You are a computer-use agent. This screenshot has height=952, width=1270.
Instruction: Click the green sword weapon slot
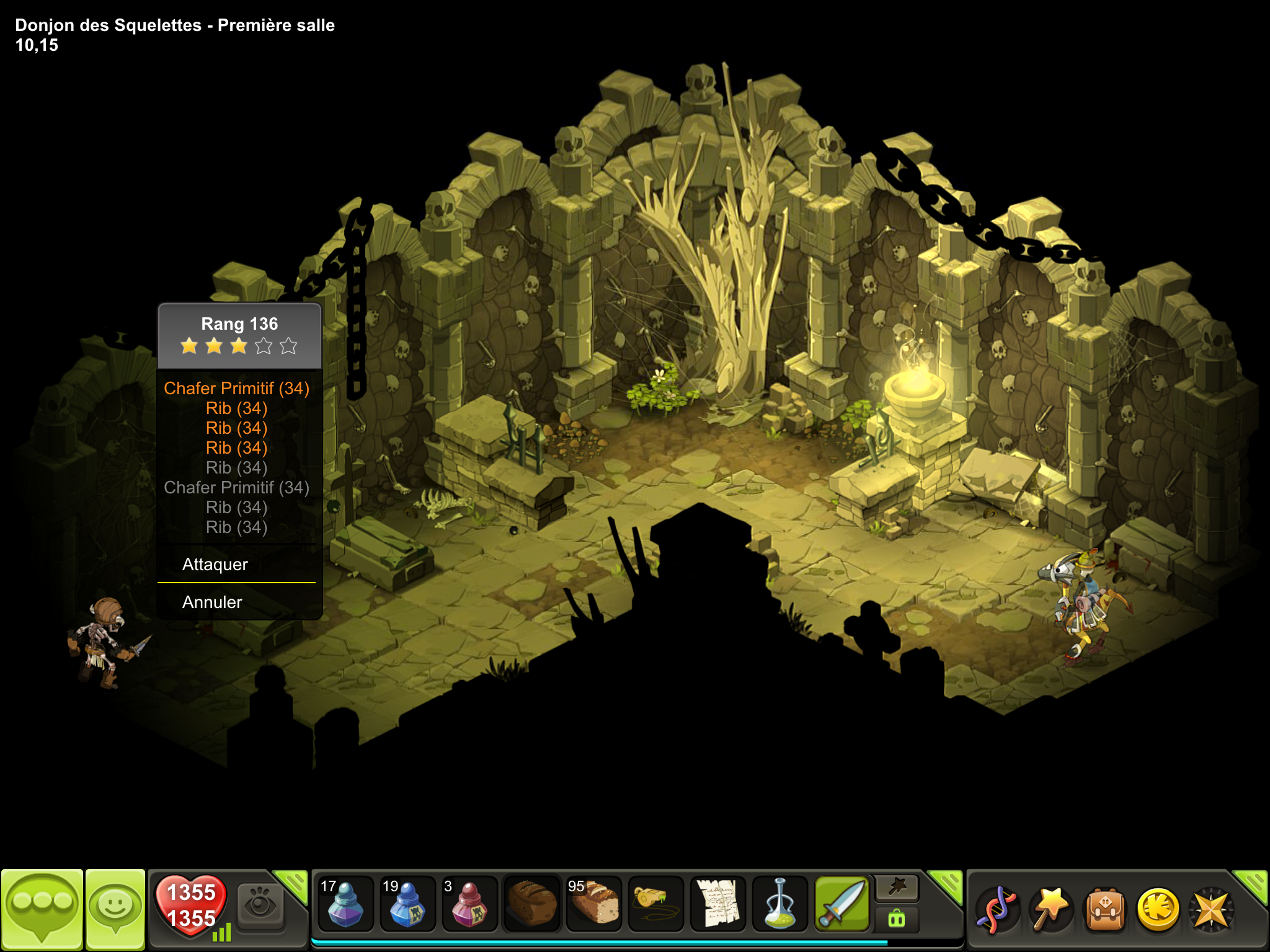point(842,904)
